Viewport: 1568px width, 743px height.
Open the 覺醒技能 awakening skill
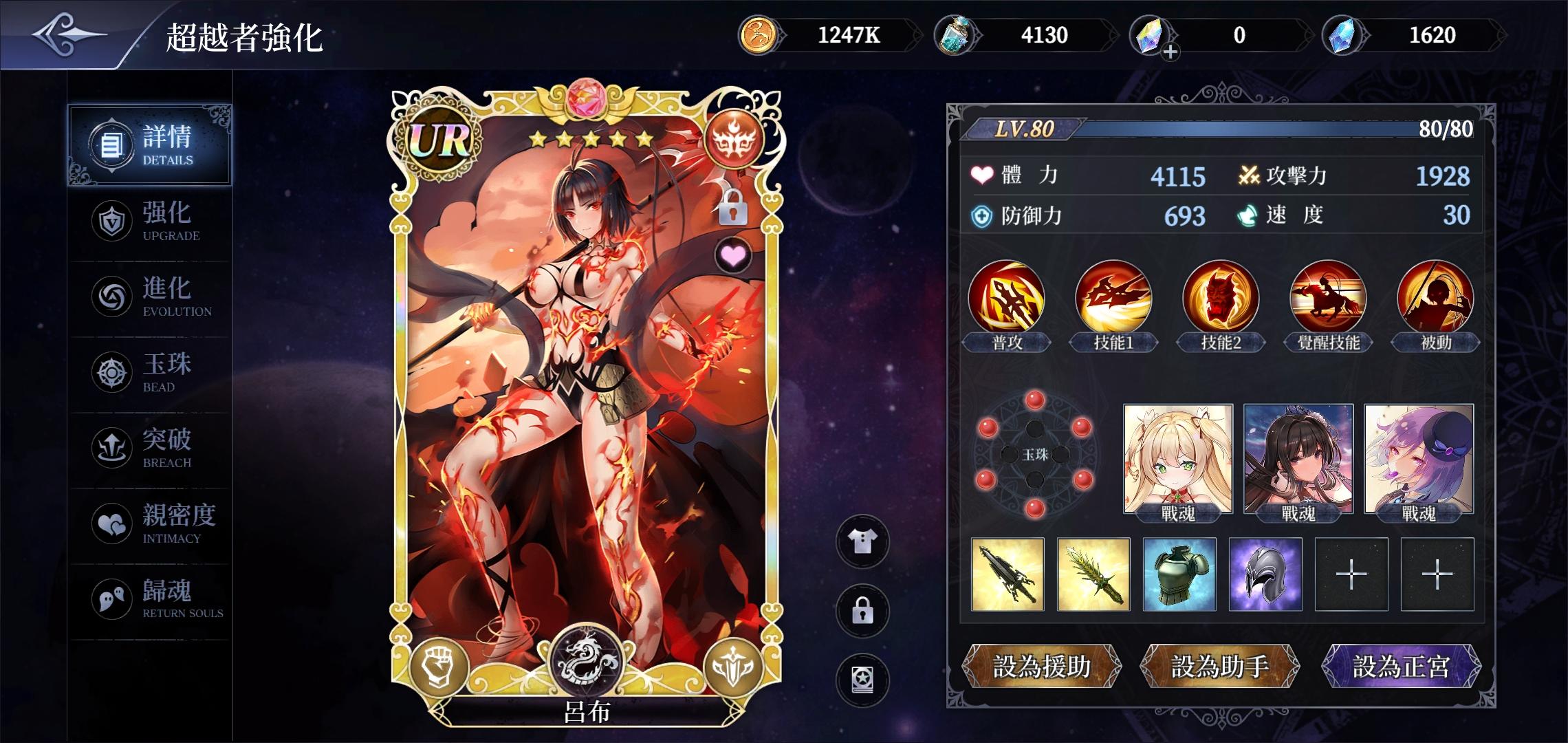pyautogui.click(x=1328, y=298)
